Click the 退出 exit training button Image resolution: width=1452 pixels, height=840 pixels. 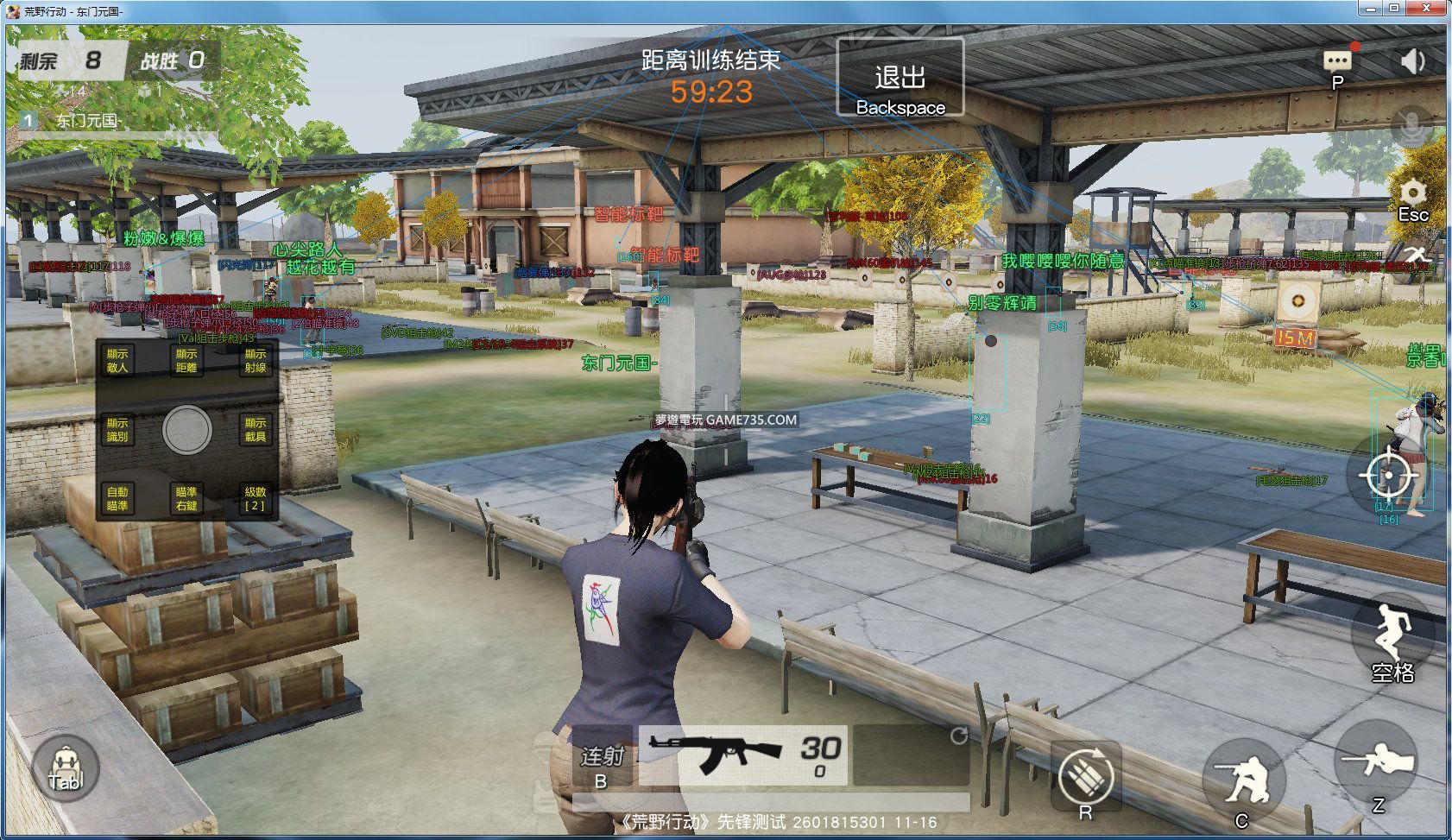tap(900, 78)
